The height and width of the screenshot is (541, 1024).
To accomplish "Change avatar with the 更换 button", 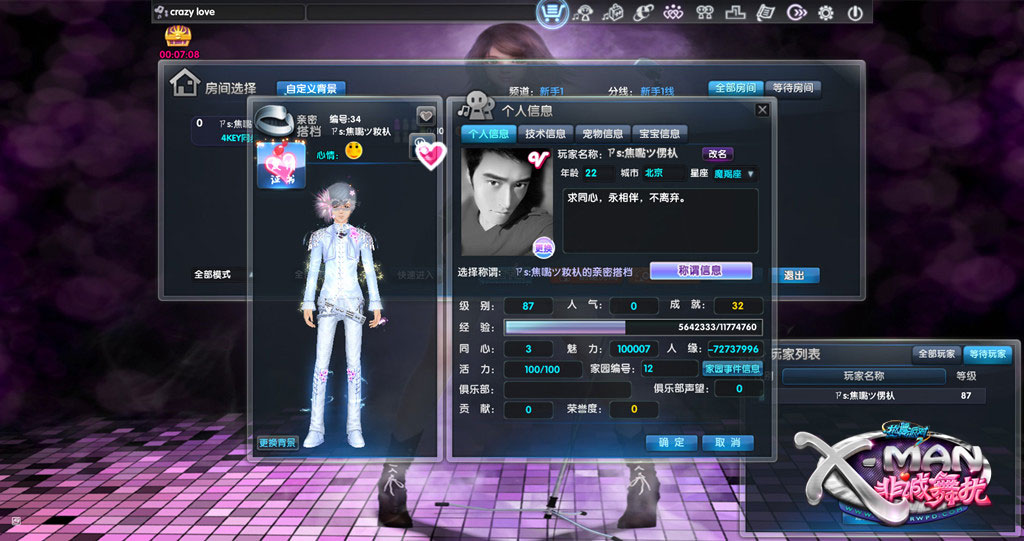I will 543,247.
